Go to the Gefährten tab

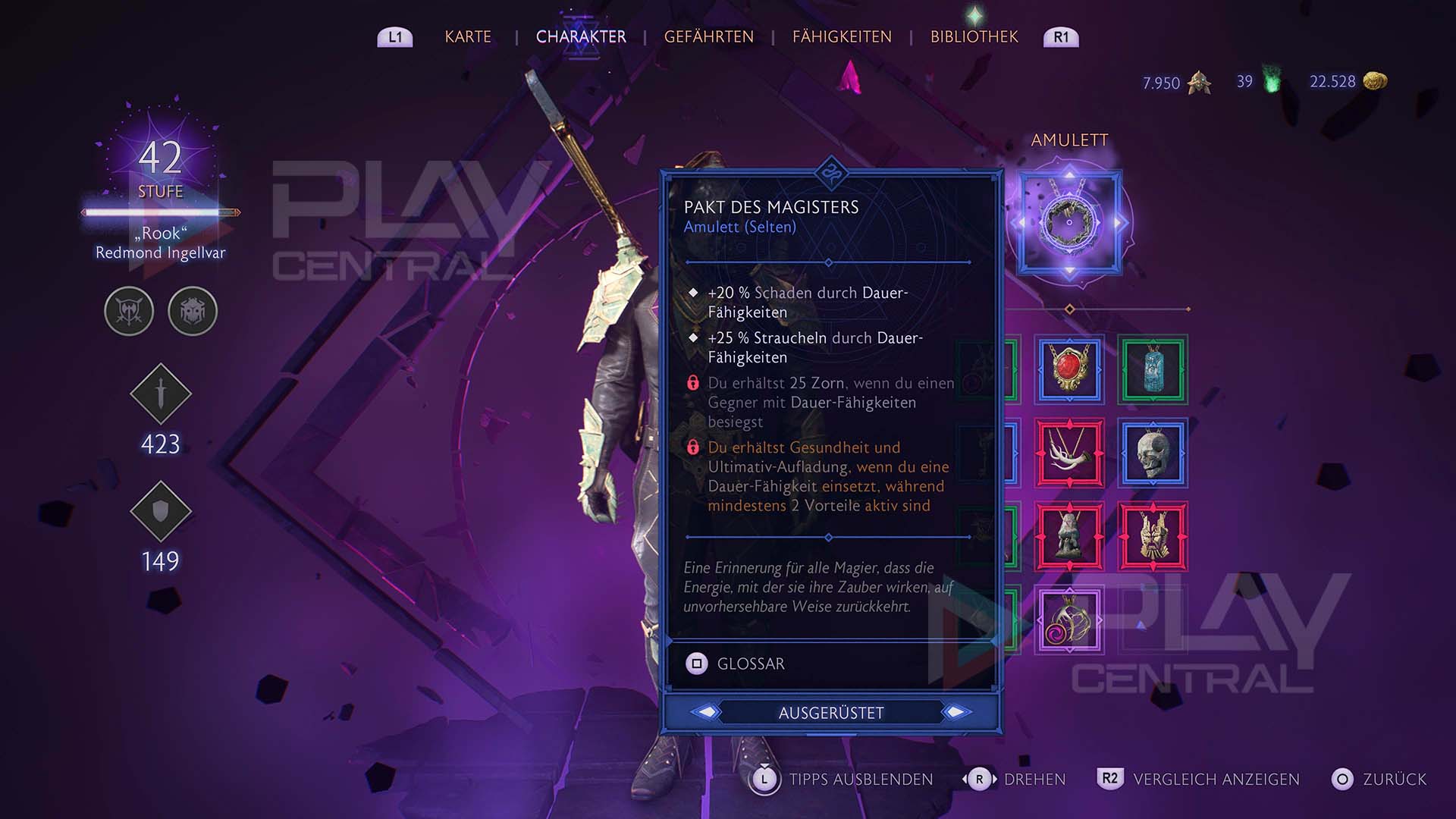(x=708, y=37)
